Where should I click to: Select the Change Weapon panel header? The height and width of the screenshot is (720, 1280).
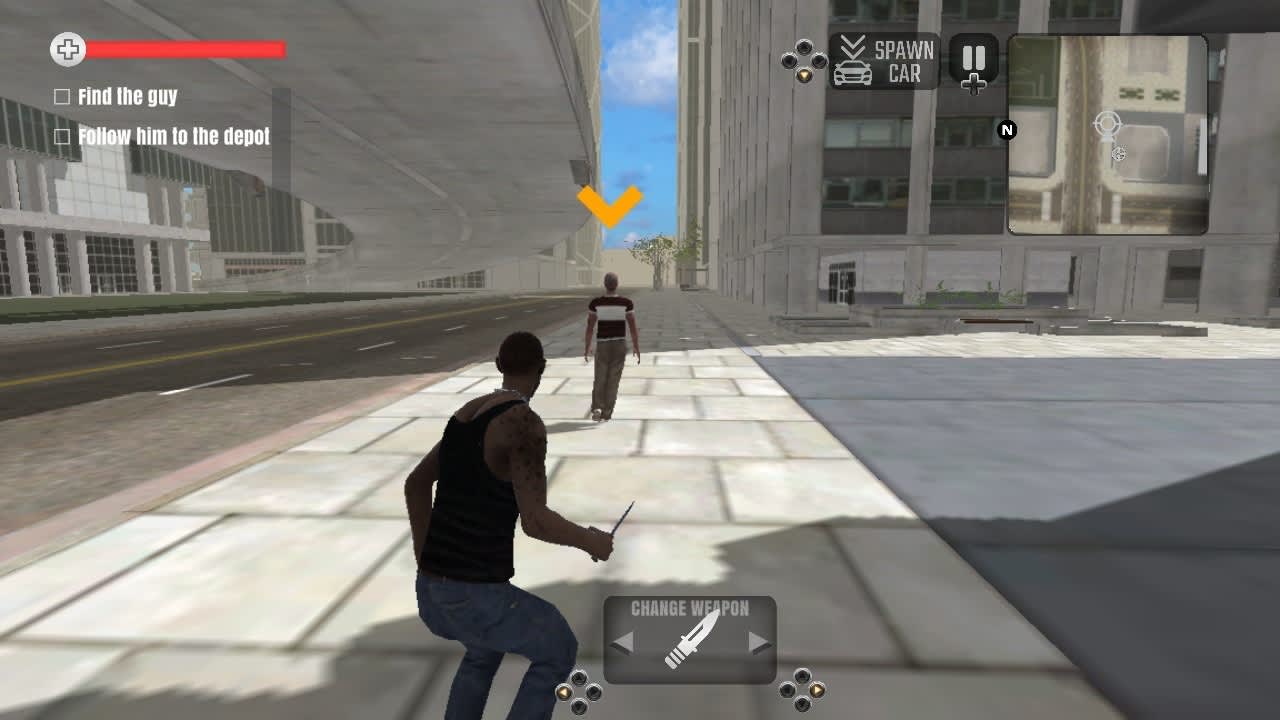tap(690, 607)
